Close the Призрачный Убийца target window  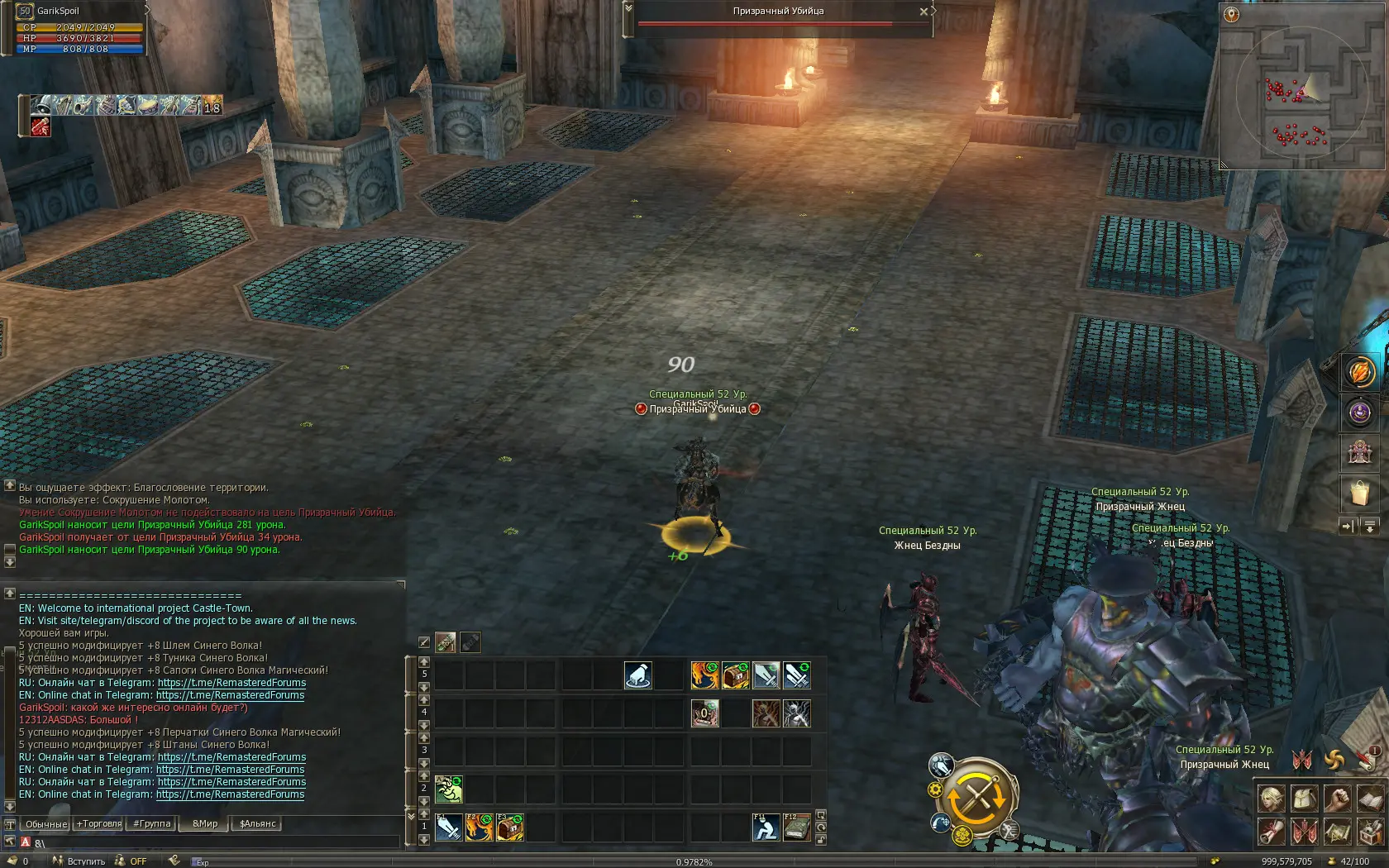click(x=924, y=12)
